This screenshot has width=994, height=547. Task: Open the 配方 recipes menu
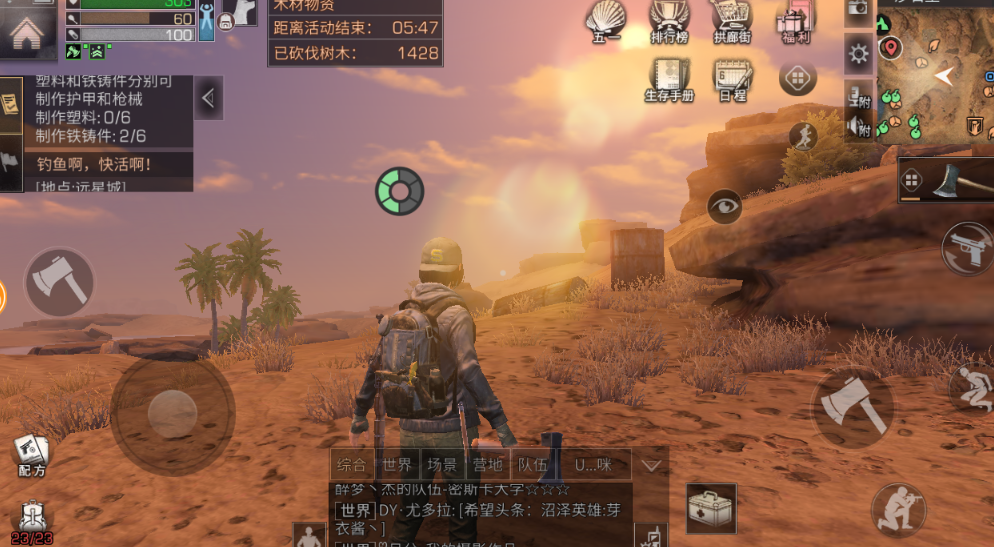pyautogui.click(x=31, y=456)
